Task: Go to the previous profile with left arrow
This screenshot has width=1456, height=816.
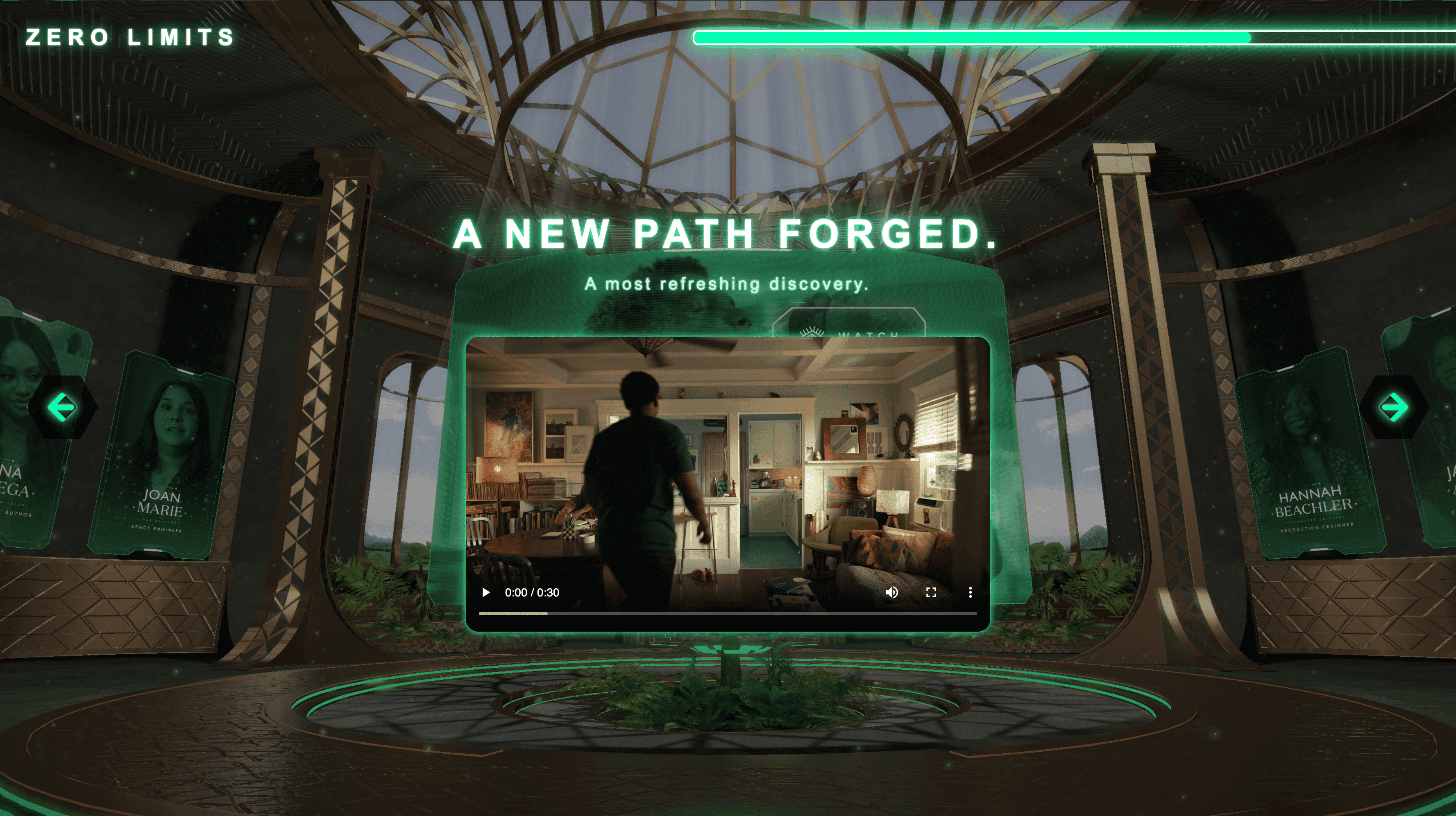Action: 62,408
